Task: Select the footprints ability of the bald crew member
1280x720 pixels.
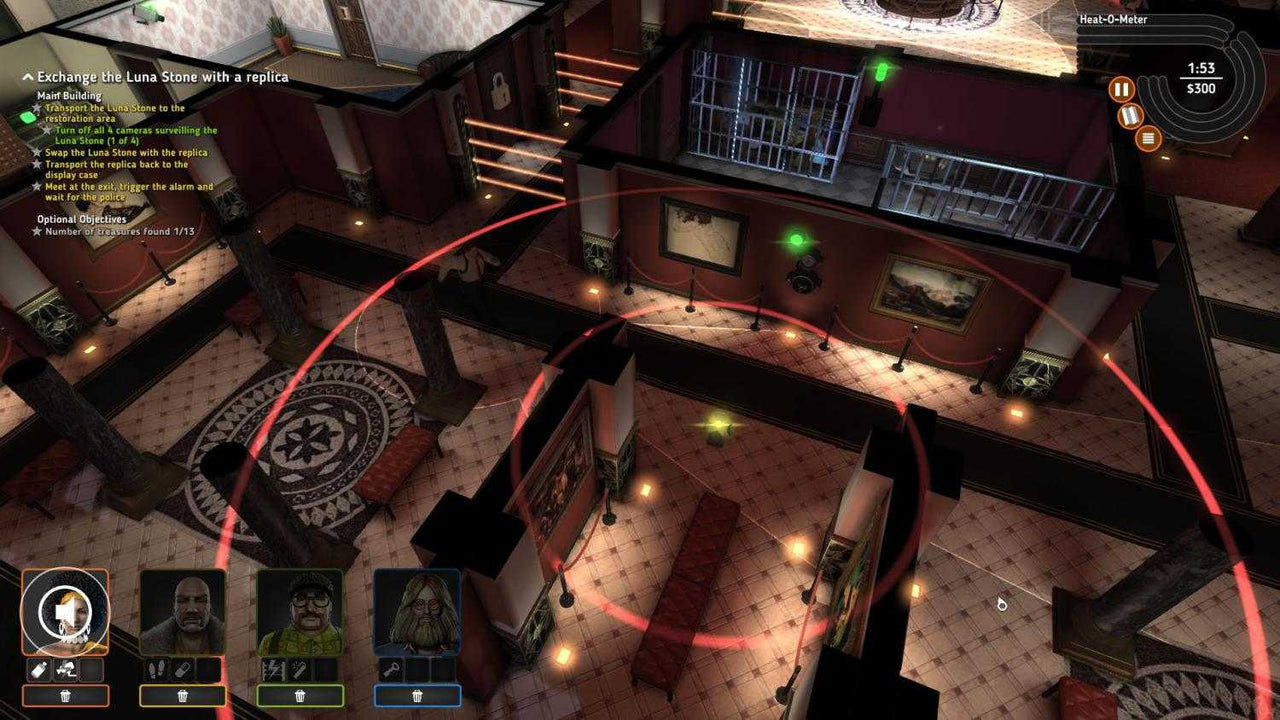Action: coord(157,669)
